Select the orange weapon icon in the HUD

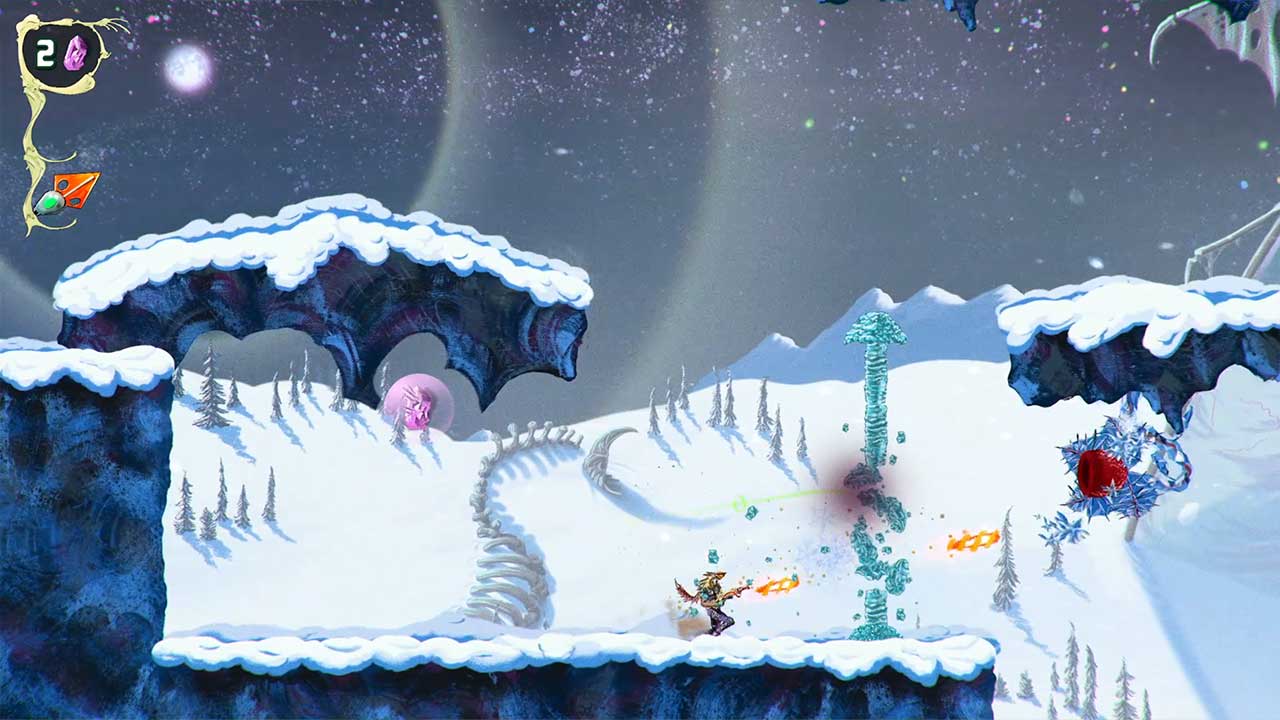click(x=76, y=190)
